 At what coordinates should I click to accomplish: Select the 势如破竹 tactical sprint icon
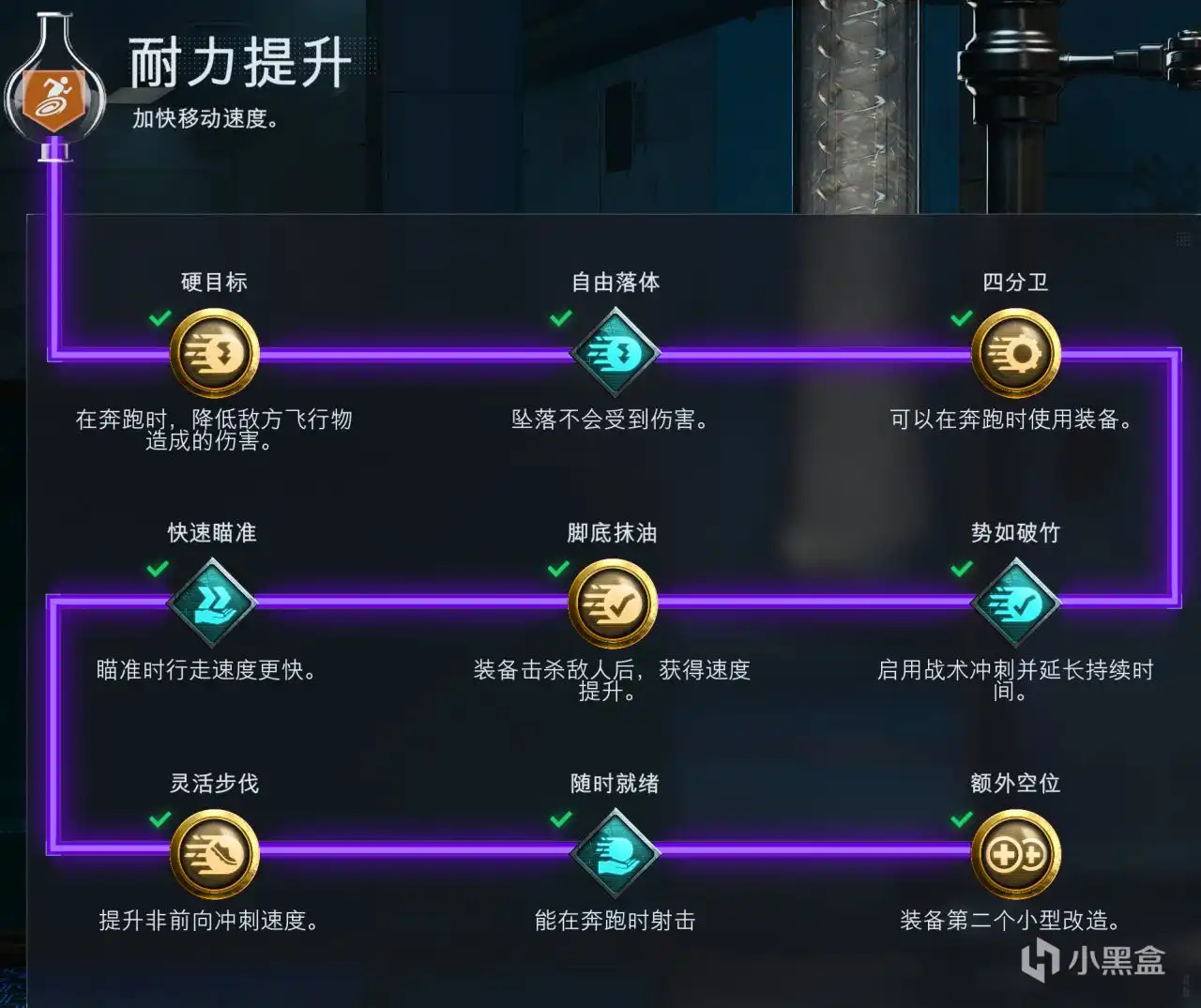coord(1016,603)
